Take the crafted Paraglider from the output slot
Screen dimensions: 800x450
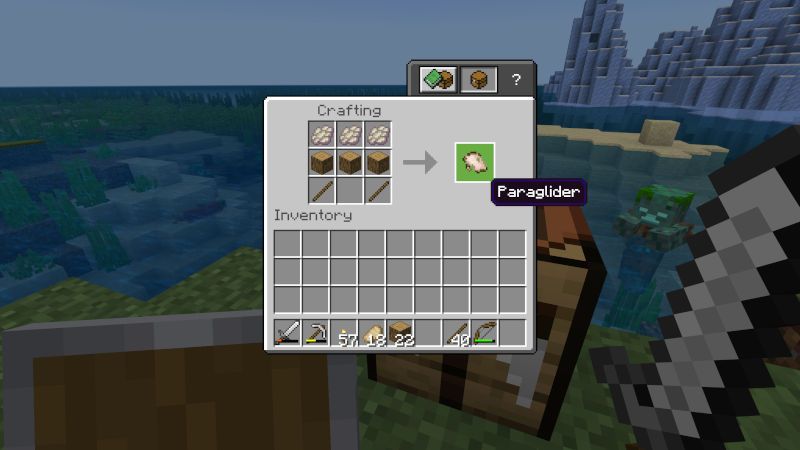click(475, 162)
